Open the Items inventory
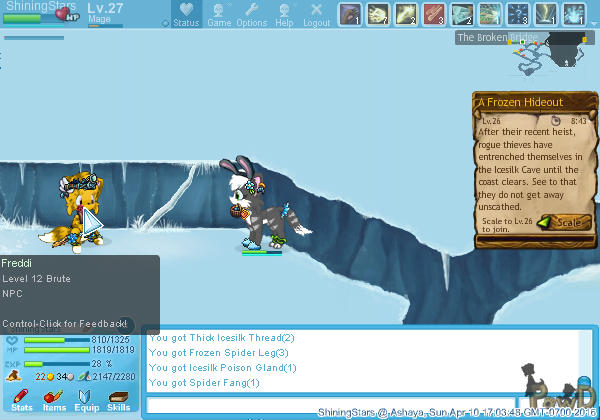This screenshot has width=600, height=420. pyautogui.click(x=54, y=400)
